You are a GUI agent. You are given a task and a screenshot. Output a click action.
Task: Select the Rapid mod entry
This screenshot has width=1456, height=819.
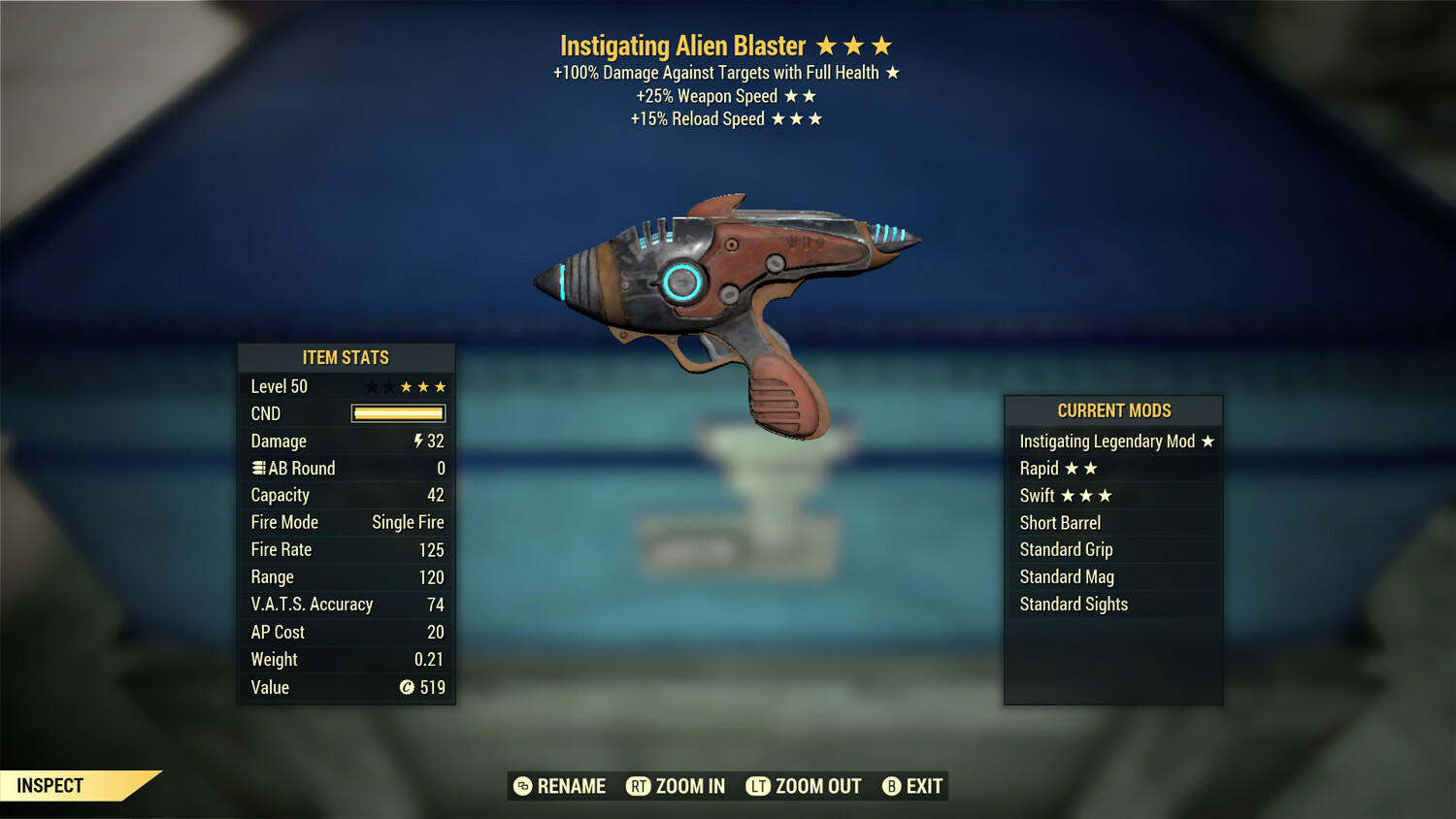click(x=1039, y=468)
